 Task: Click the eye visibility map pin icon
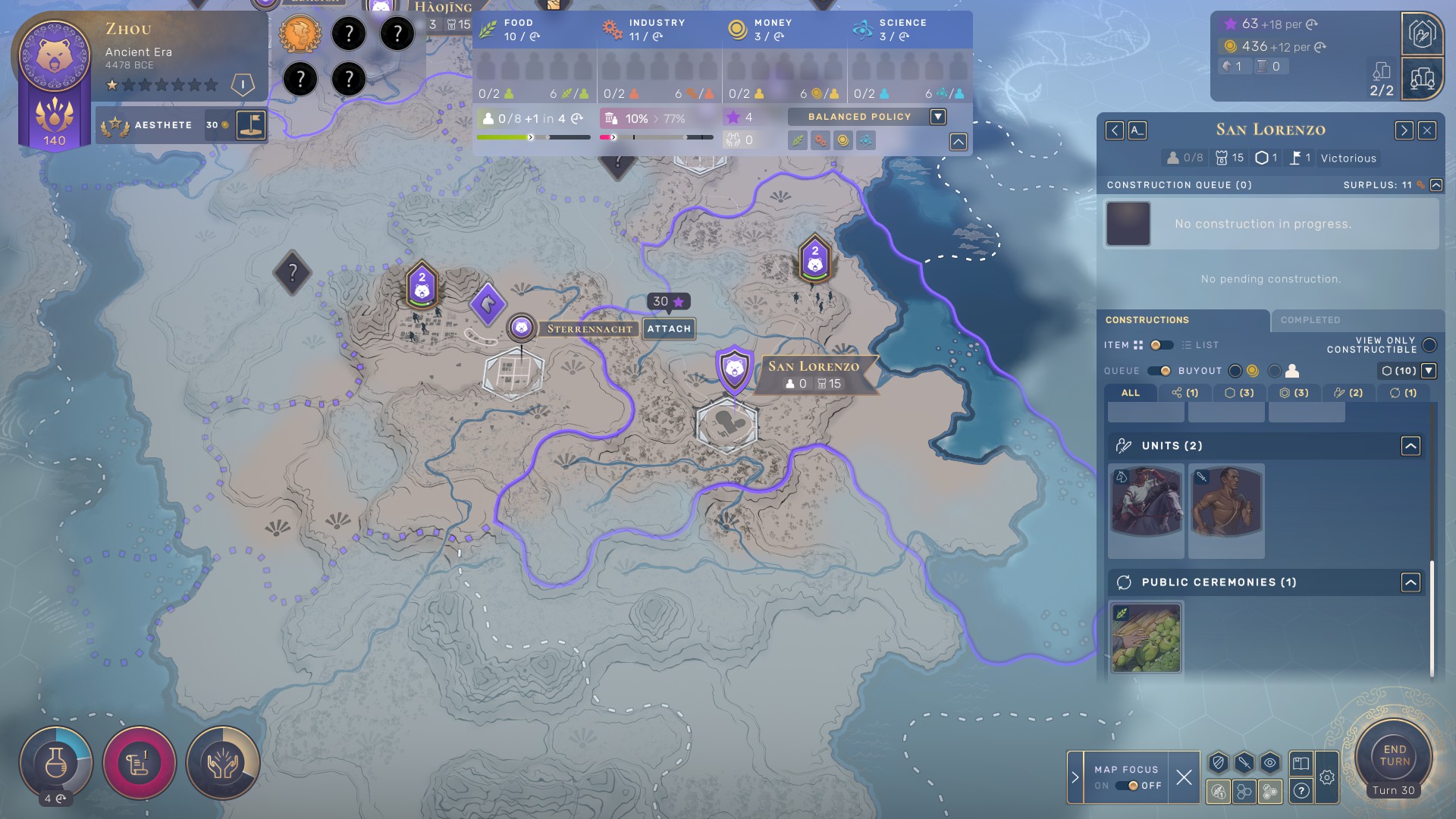[x=1269, y=764]
